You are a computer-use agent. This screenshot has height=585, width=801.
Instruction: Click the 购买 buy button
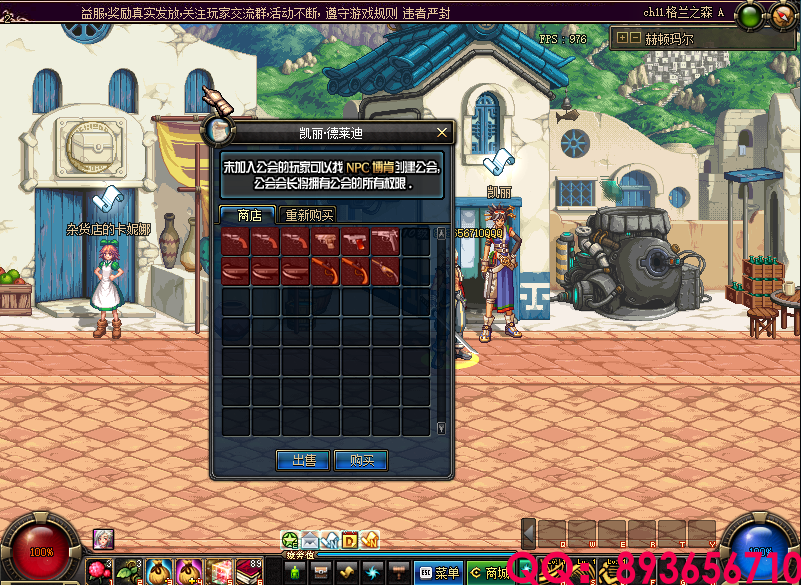tap(361, 460)
